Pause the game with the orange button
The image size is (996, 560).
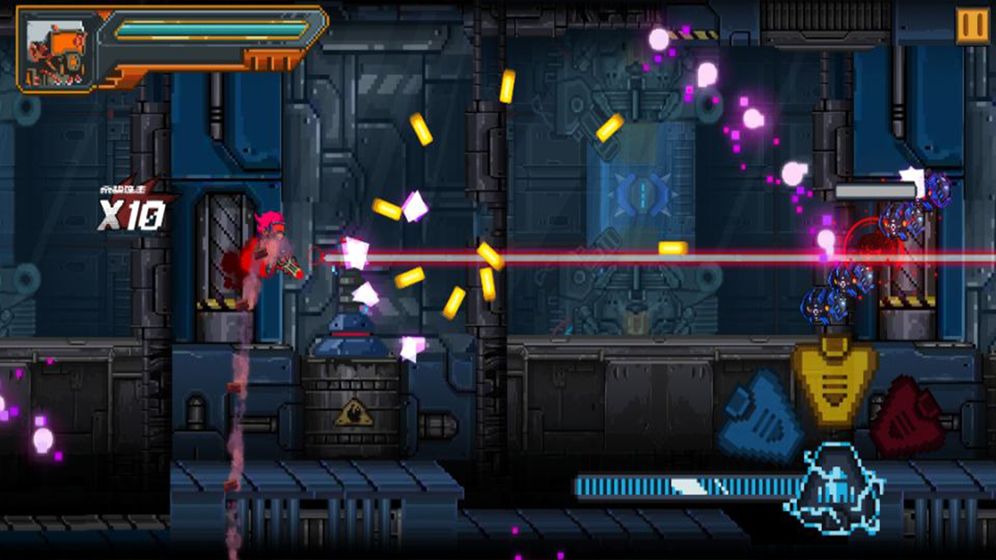pos(971,25)
